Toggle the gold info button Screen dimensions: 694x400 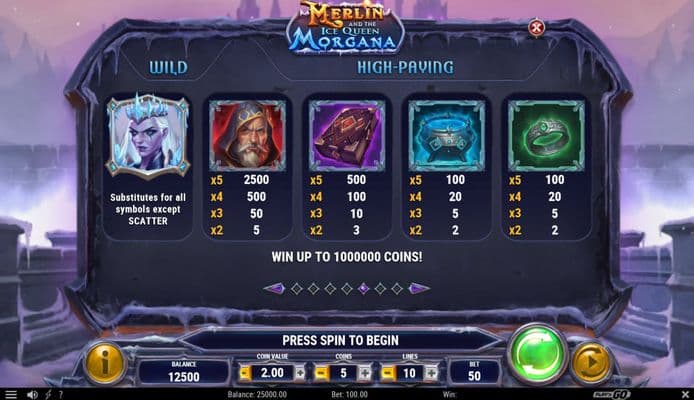[103, 363]
